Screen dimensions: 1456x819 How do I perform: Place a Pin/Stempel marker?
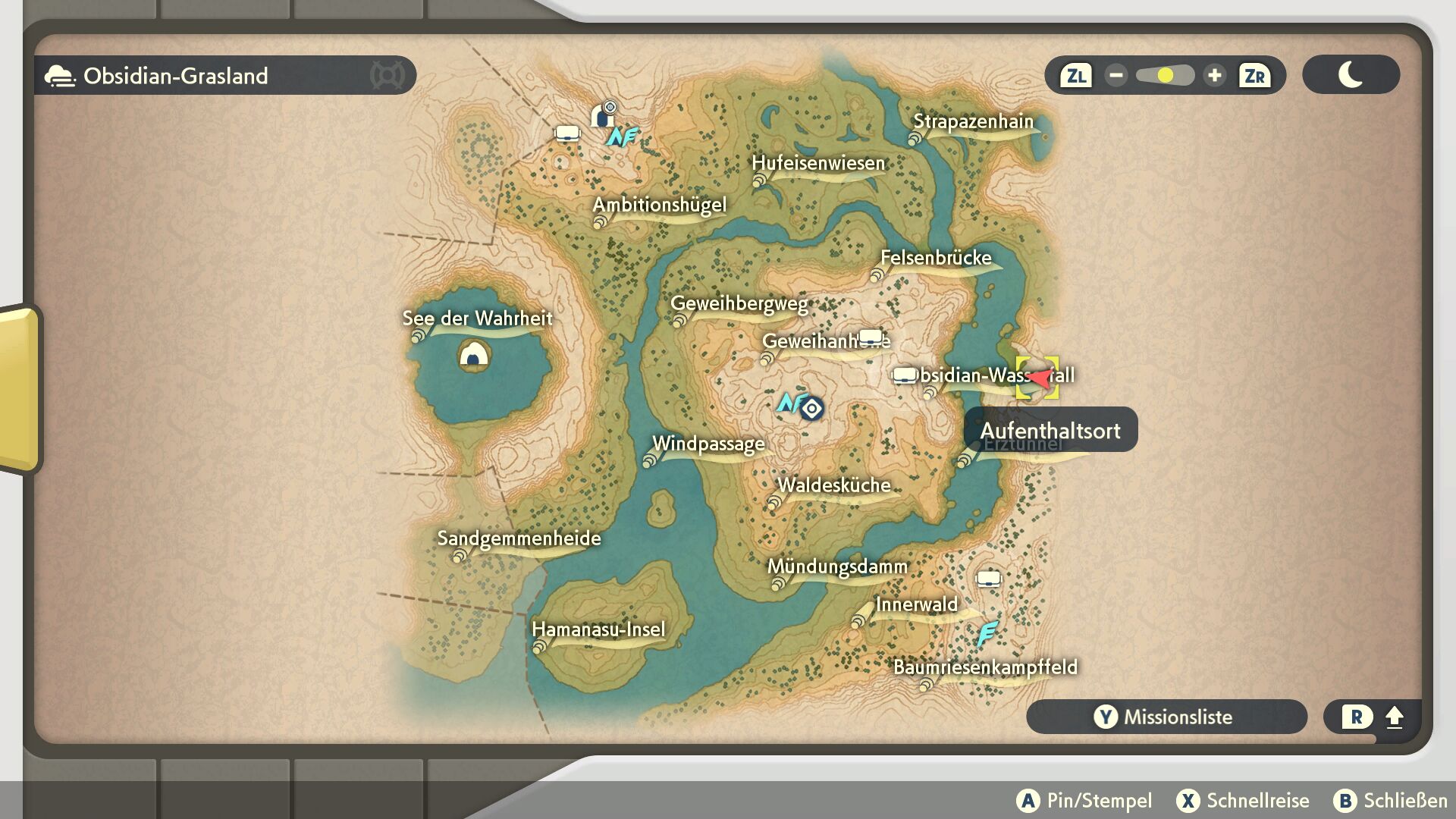coord(1084,801)
